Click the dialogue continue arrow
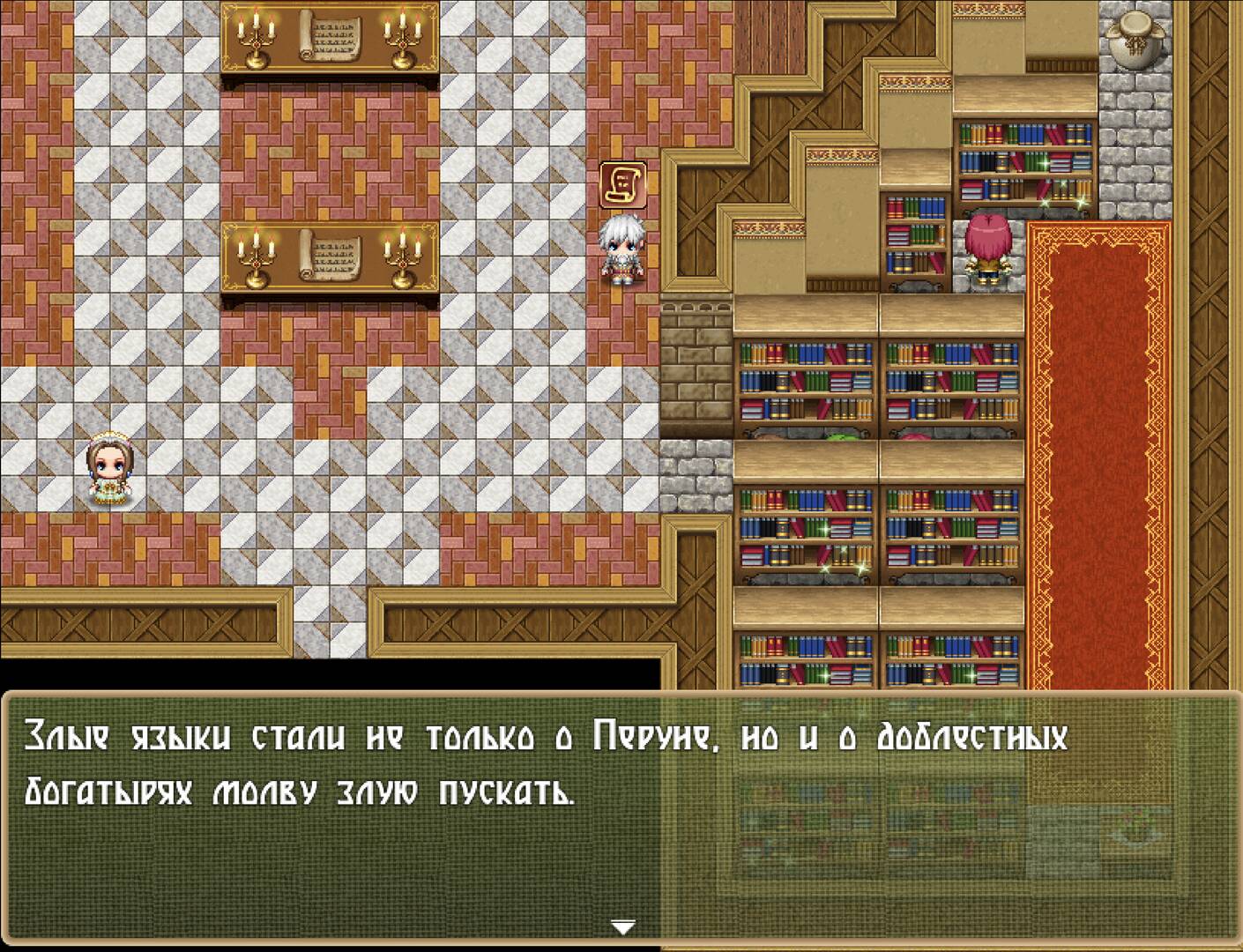 click(x=622, y=926)
